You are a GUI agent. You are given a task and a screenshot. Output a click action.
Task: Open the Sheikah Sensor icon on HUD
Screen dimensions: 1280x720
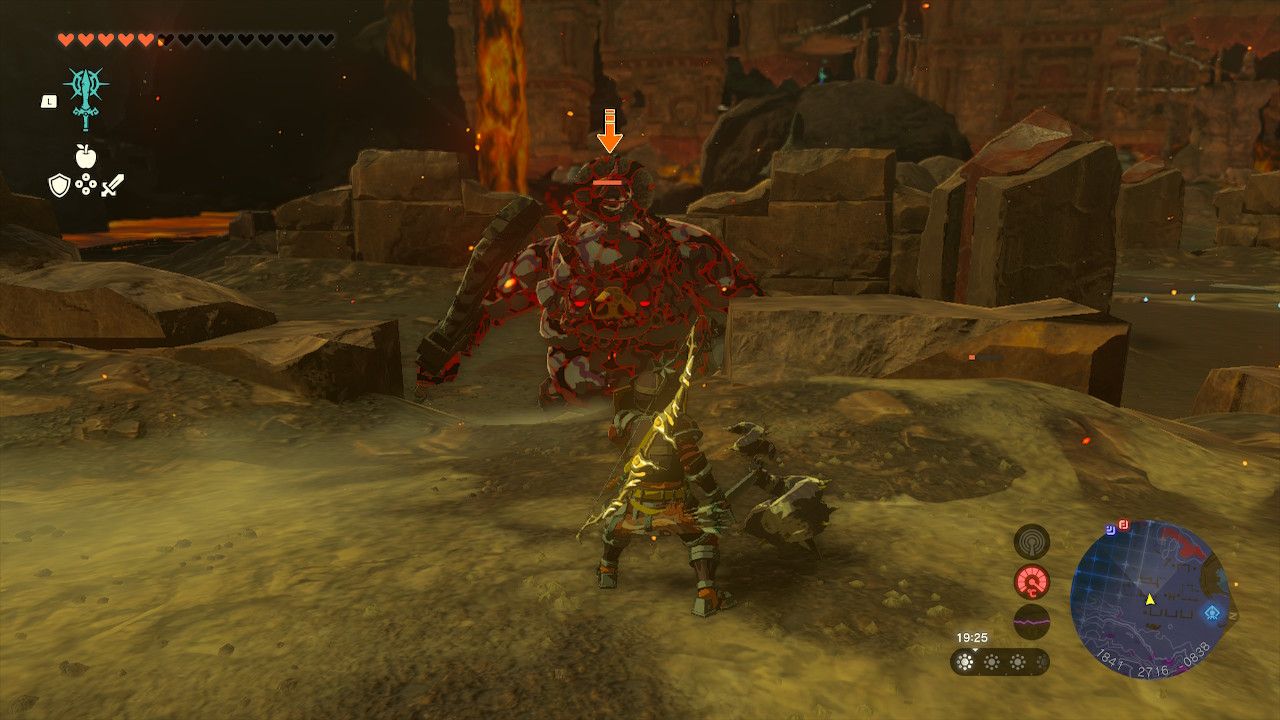point(1032,543)
